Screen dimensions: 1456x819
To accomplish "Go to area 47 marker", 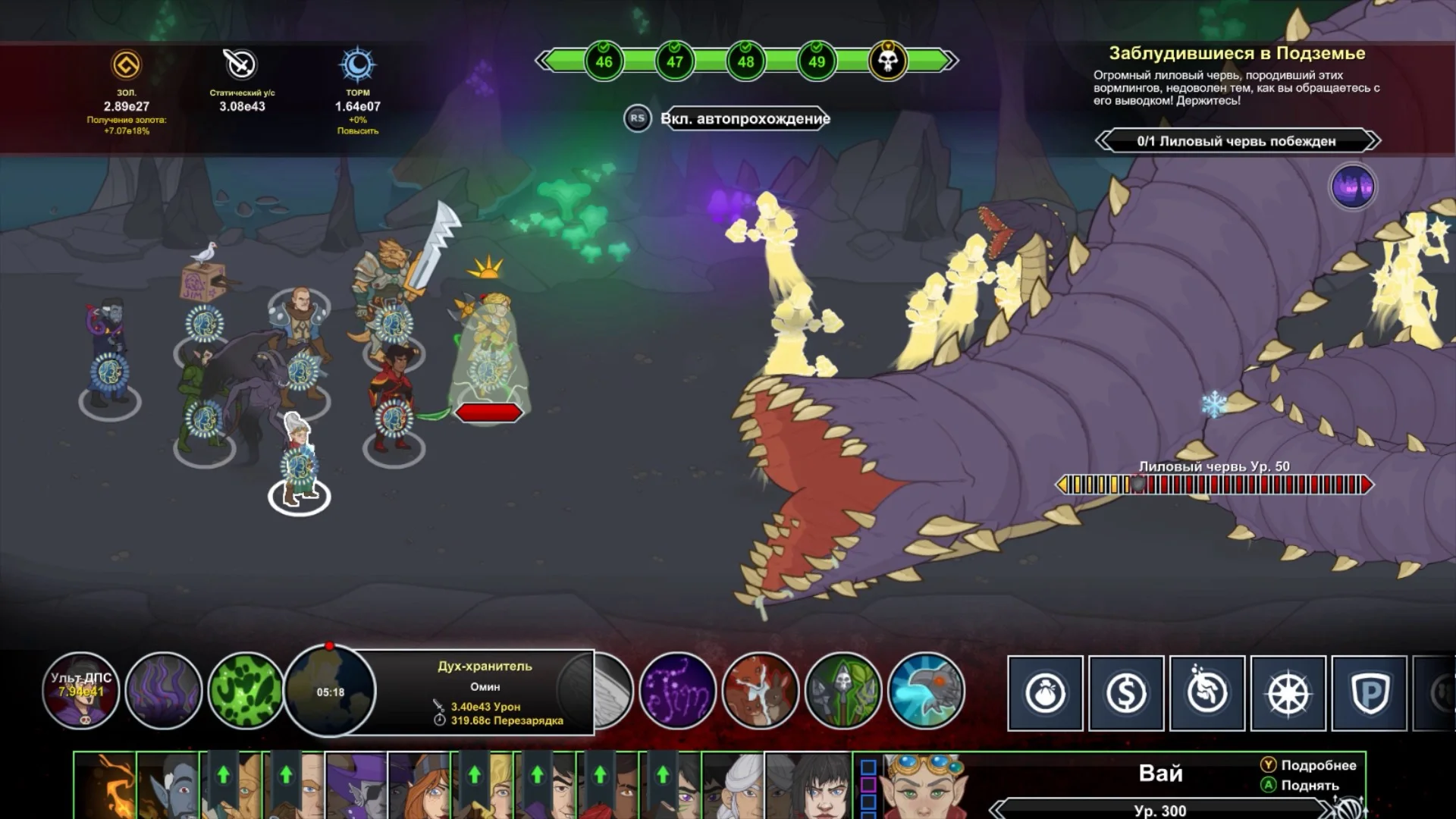I will 675,61.
